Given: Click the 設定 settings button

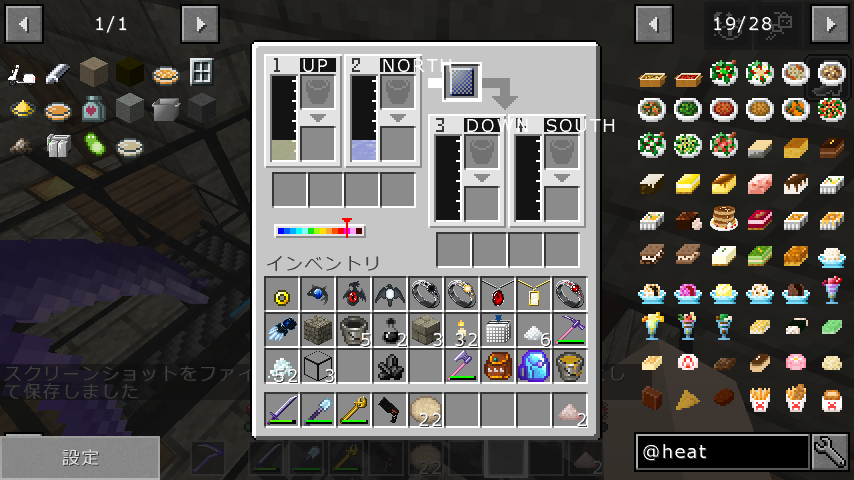Looking at the screenshot, I should pos(80,458).
